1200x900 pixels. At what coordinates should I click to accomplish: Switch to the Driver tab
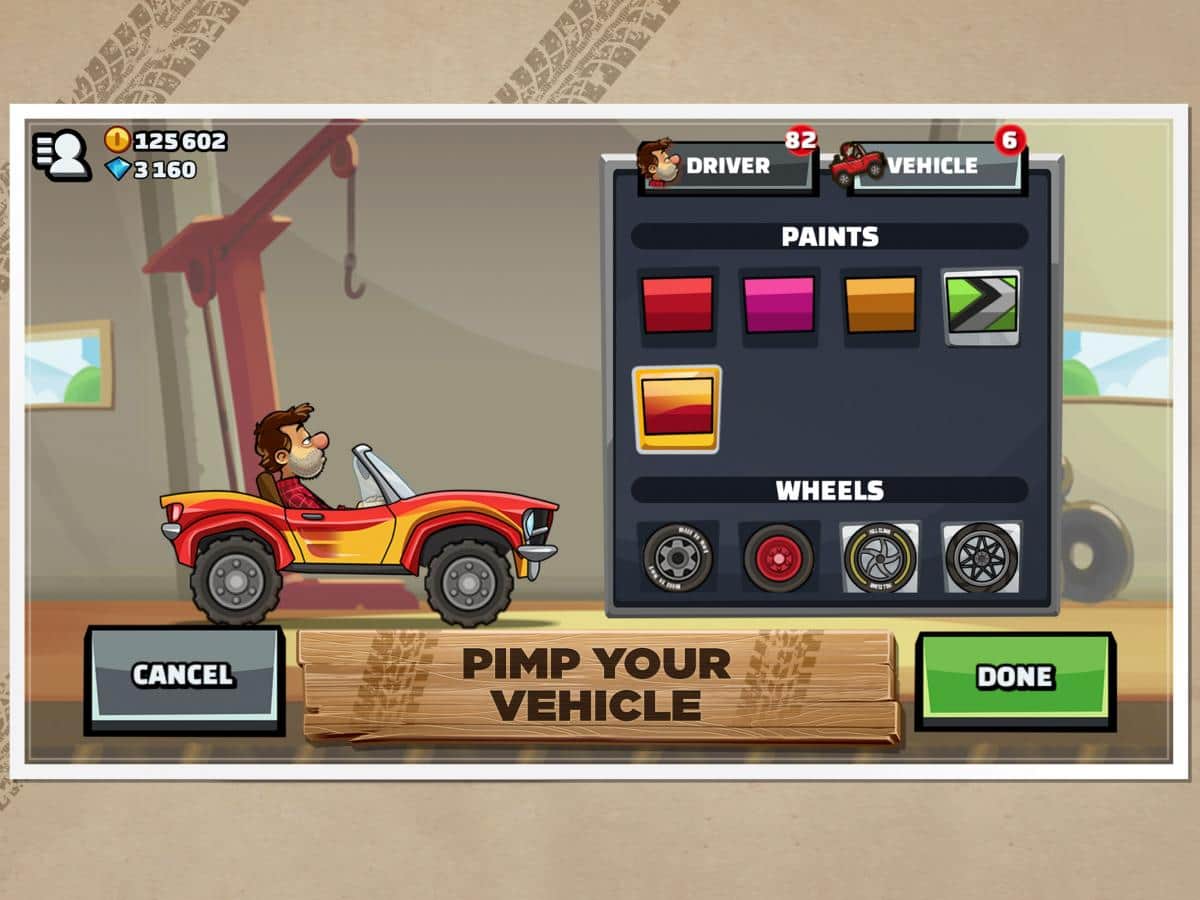pos(727,166)
